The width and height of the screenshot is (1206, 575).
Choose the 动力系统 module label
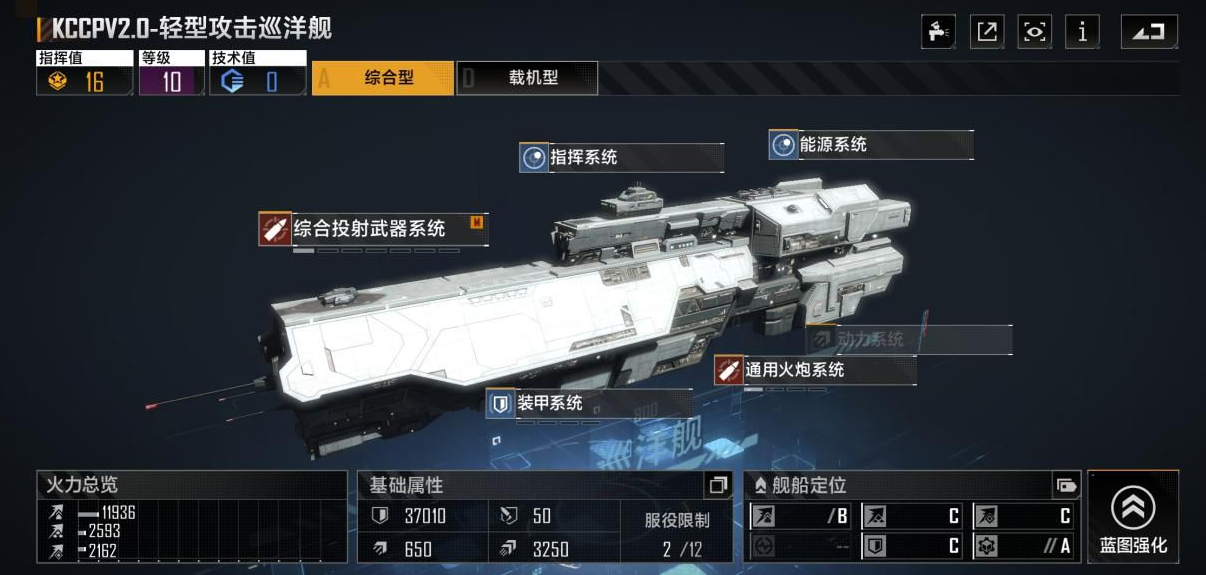[908, 339]
